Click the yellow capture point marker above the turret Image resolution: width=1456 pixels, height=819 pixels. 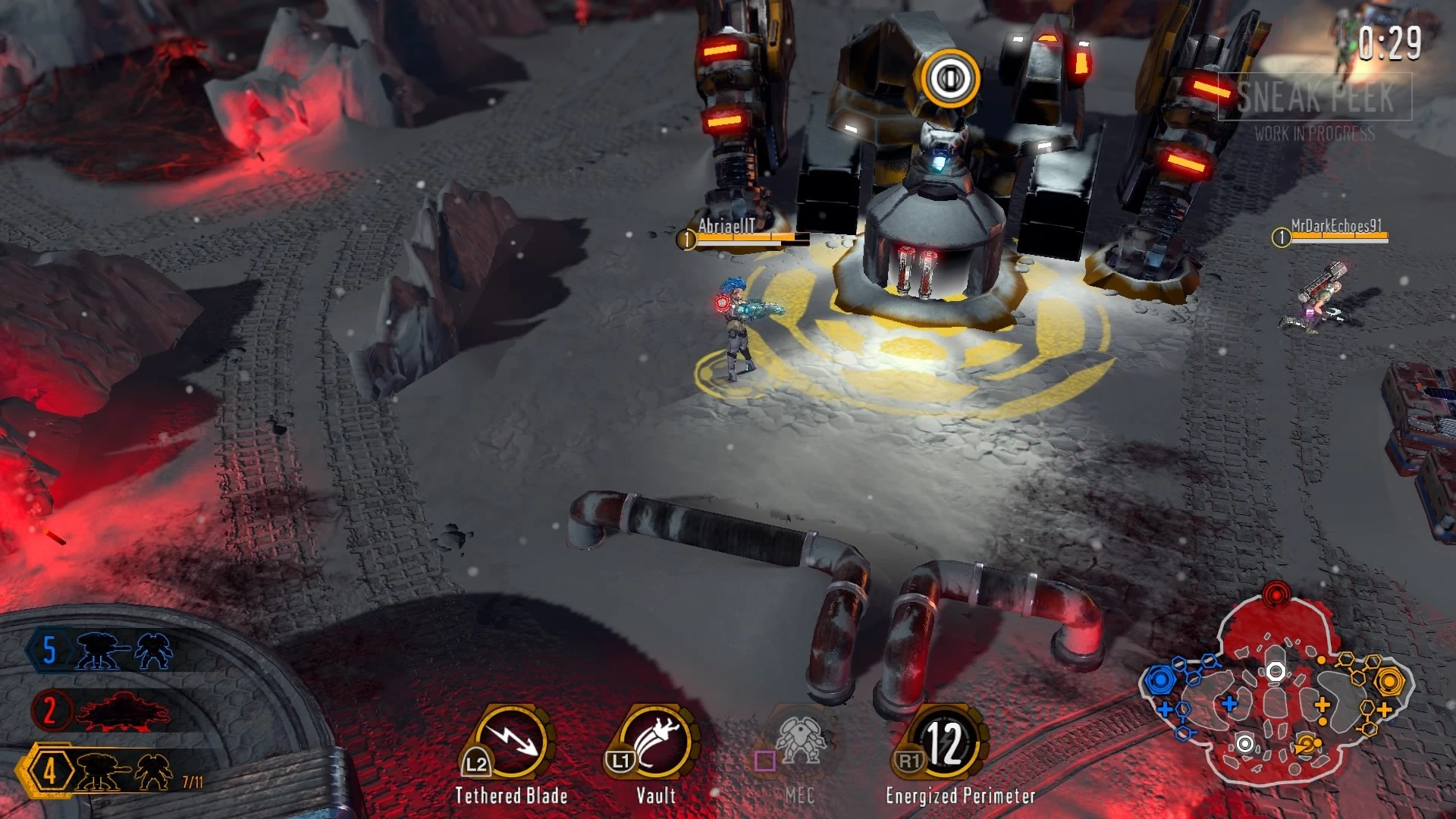point(951,77)
